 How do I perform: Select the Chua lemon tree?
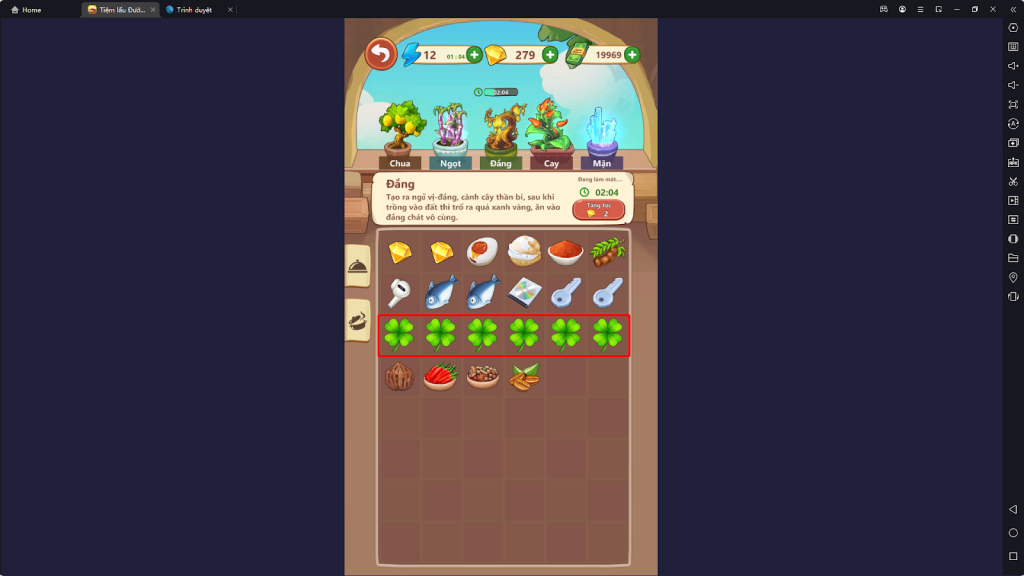coord(399,132)
